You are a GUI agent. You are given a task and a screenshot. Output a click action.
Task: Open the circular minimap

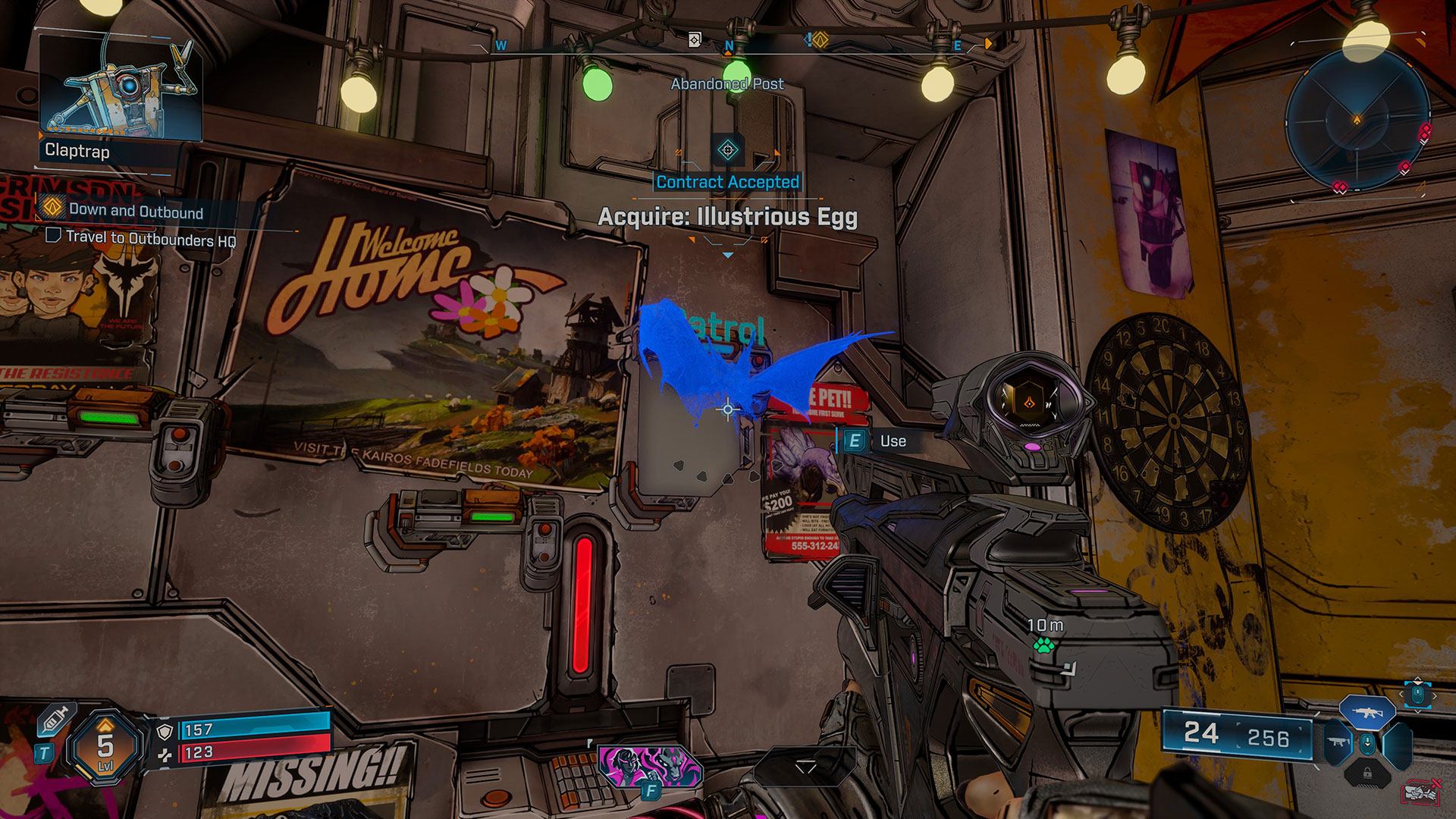(1357, 120)
